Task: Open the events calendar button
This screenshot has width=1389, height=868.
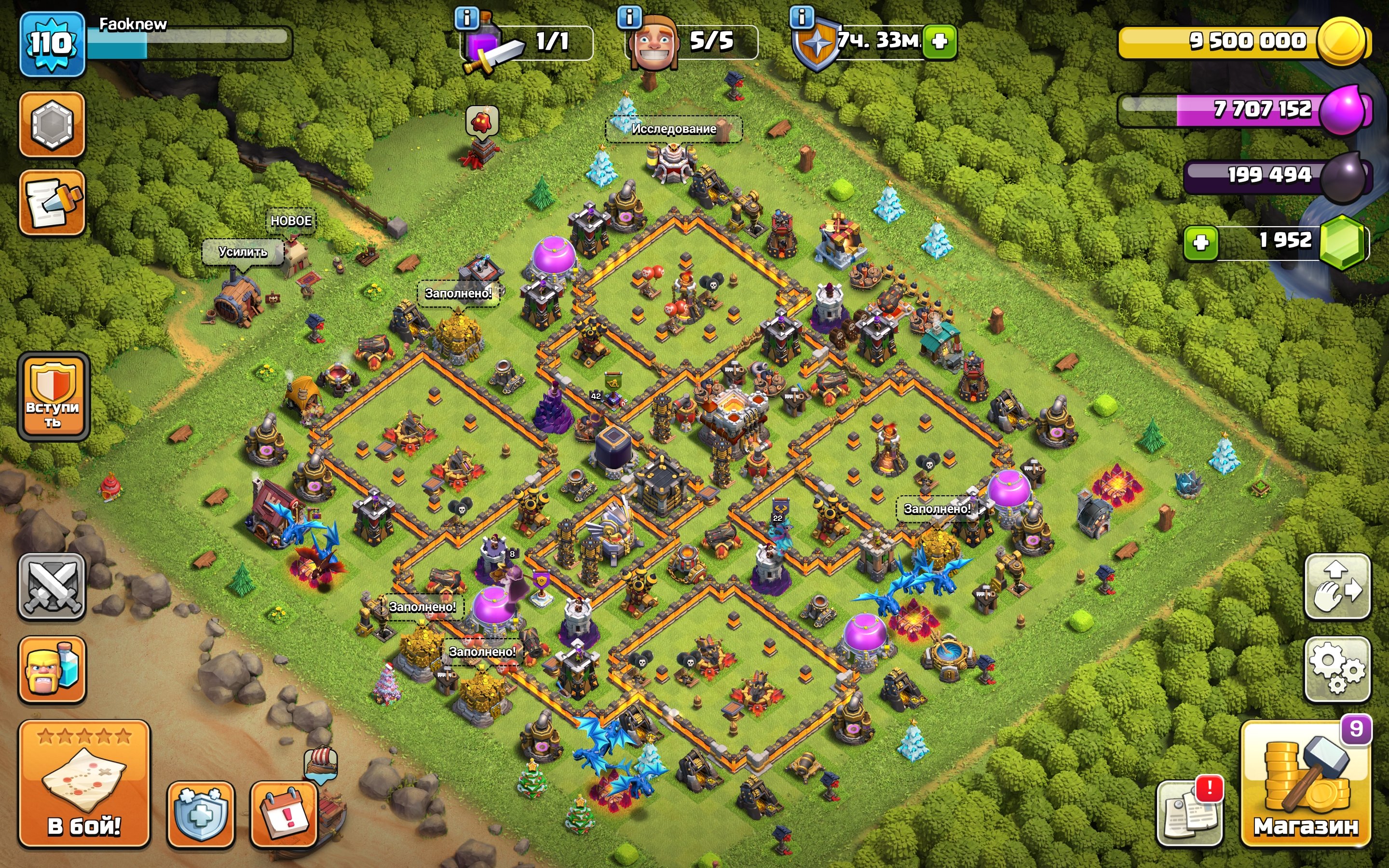Action: tap(284, 814)
